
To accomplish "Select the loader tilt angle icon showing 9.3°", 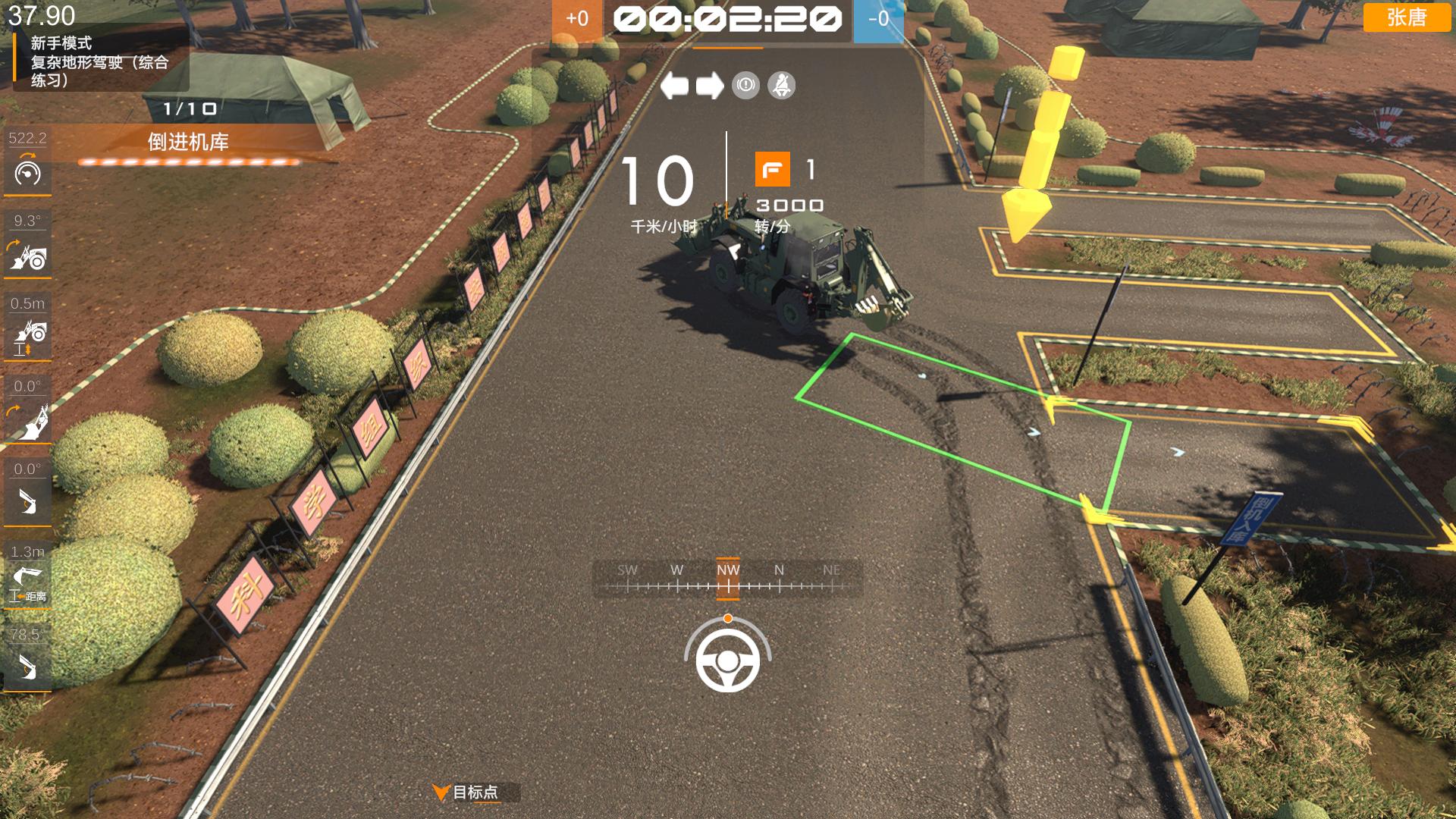I will [x=28, y=256].
